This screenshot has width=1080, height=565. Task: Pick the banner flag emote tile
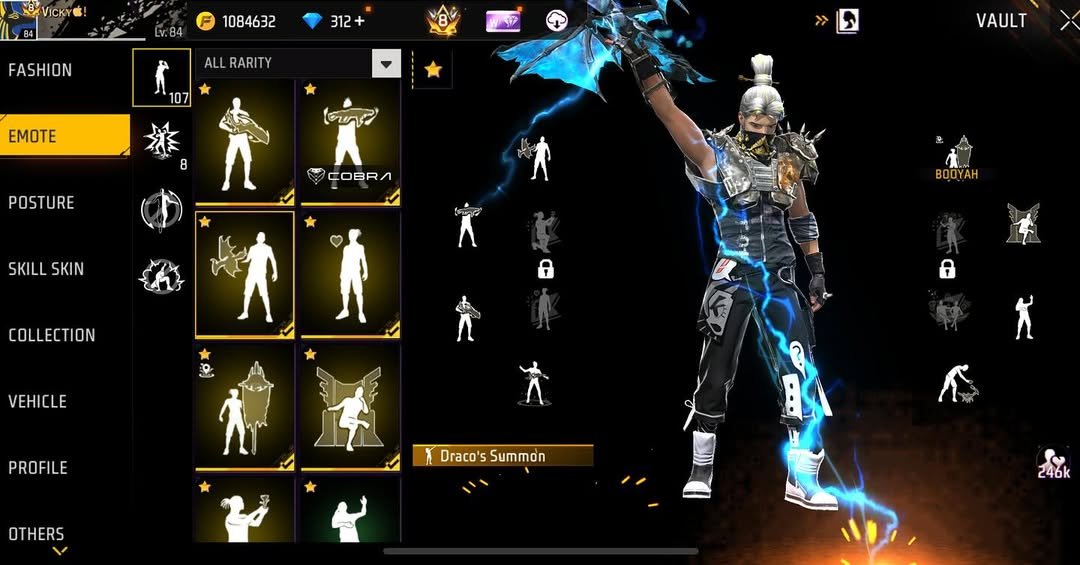pyautogui.click(x=244, y=406)
